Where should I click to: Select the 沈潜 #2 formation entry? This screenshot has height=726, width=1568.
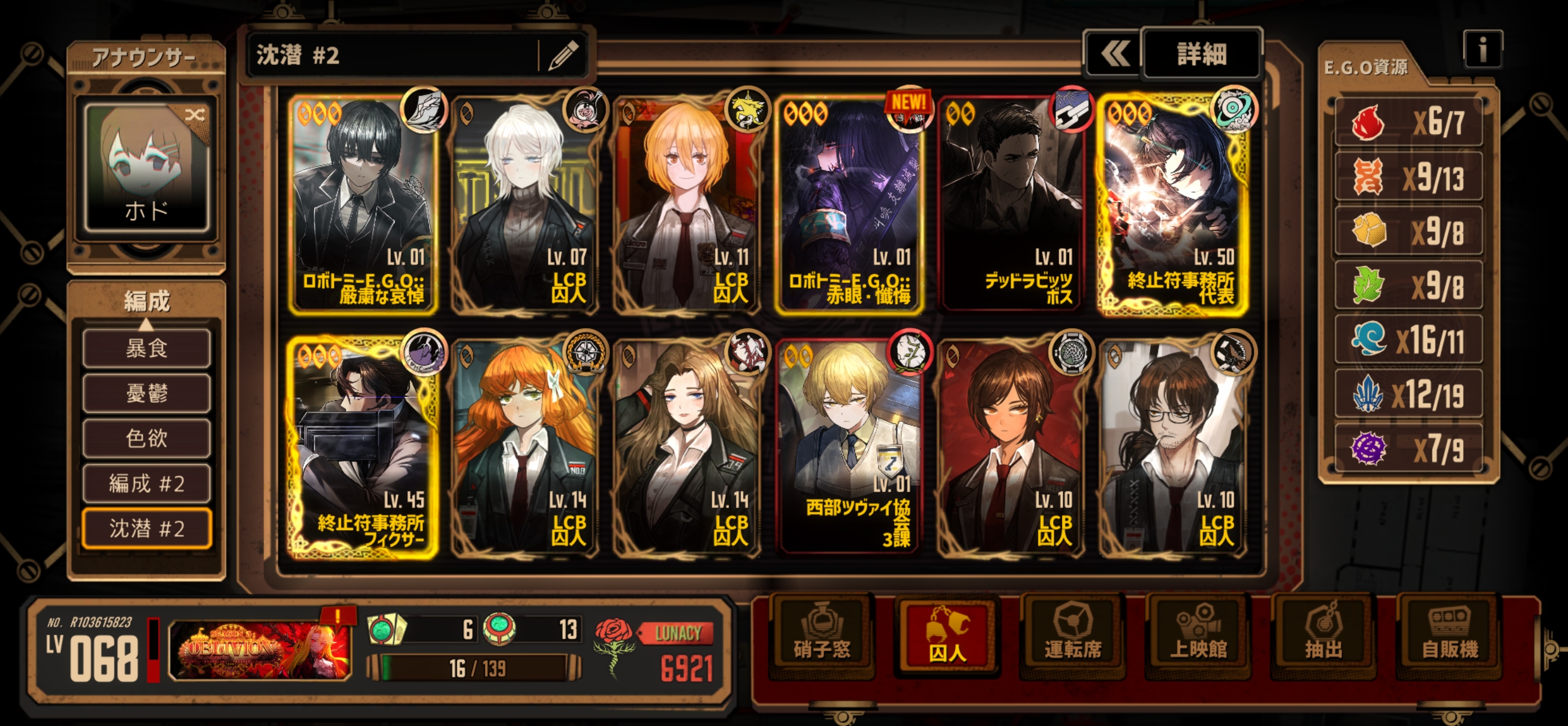pyautogui.click(x=147, y=529)
